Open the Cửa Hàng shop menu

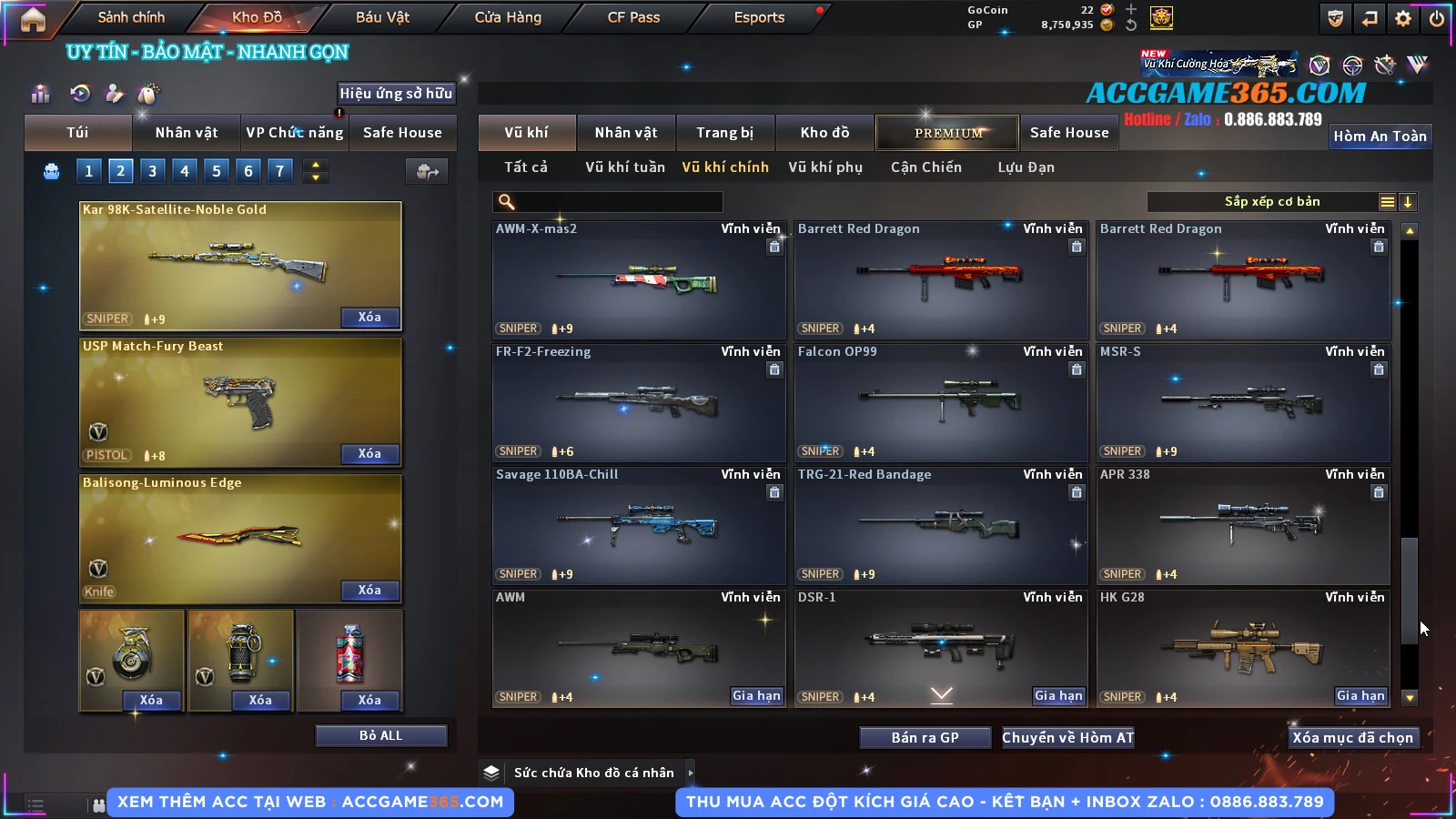point(508,17)
